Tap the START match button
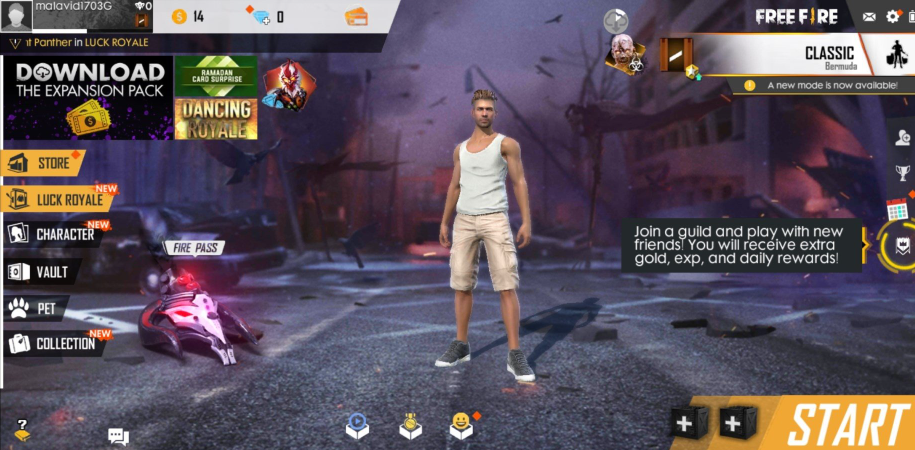 (846, 424)
